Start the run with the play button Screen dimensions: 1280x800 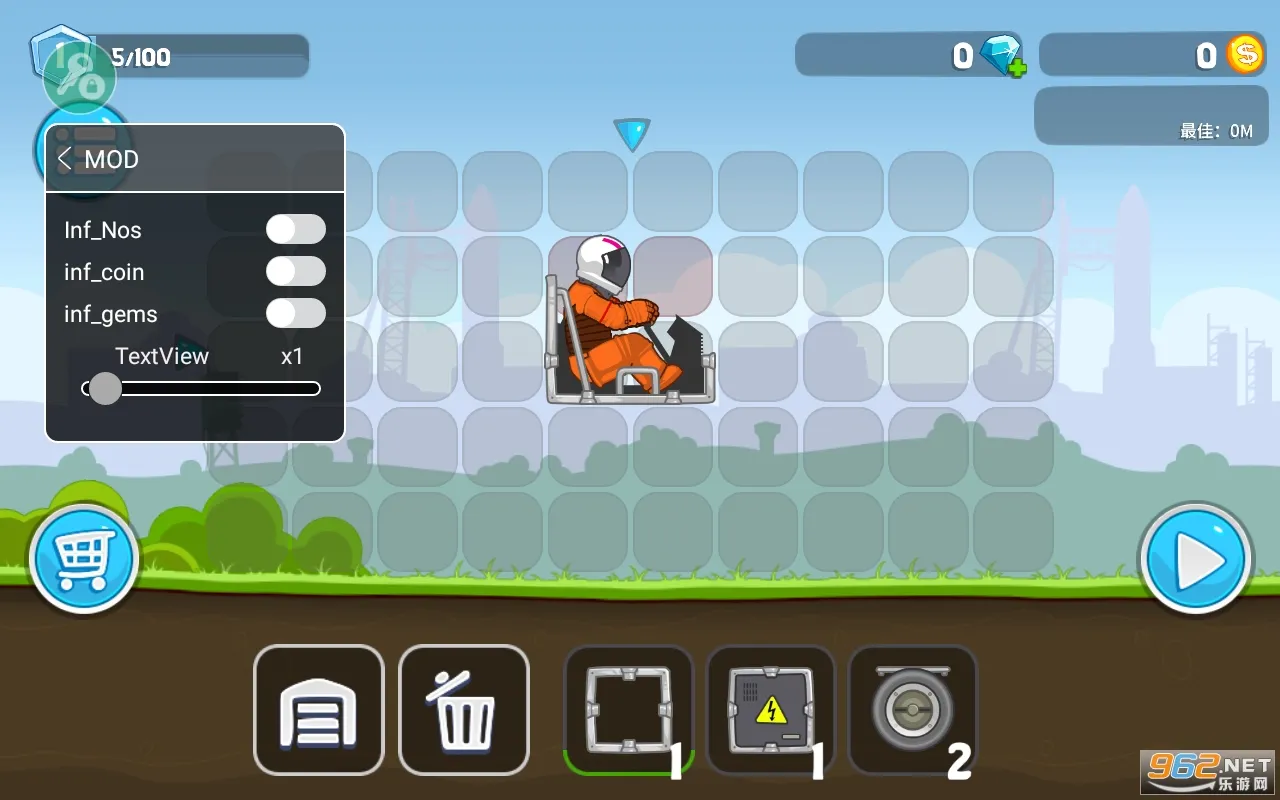tap(1195, 559)
